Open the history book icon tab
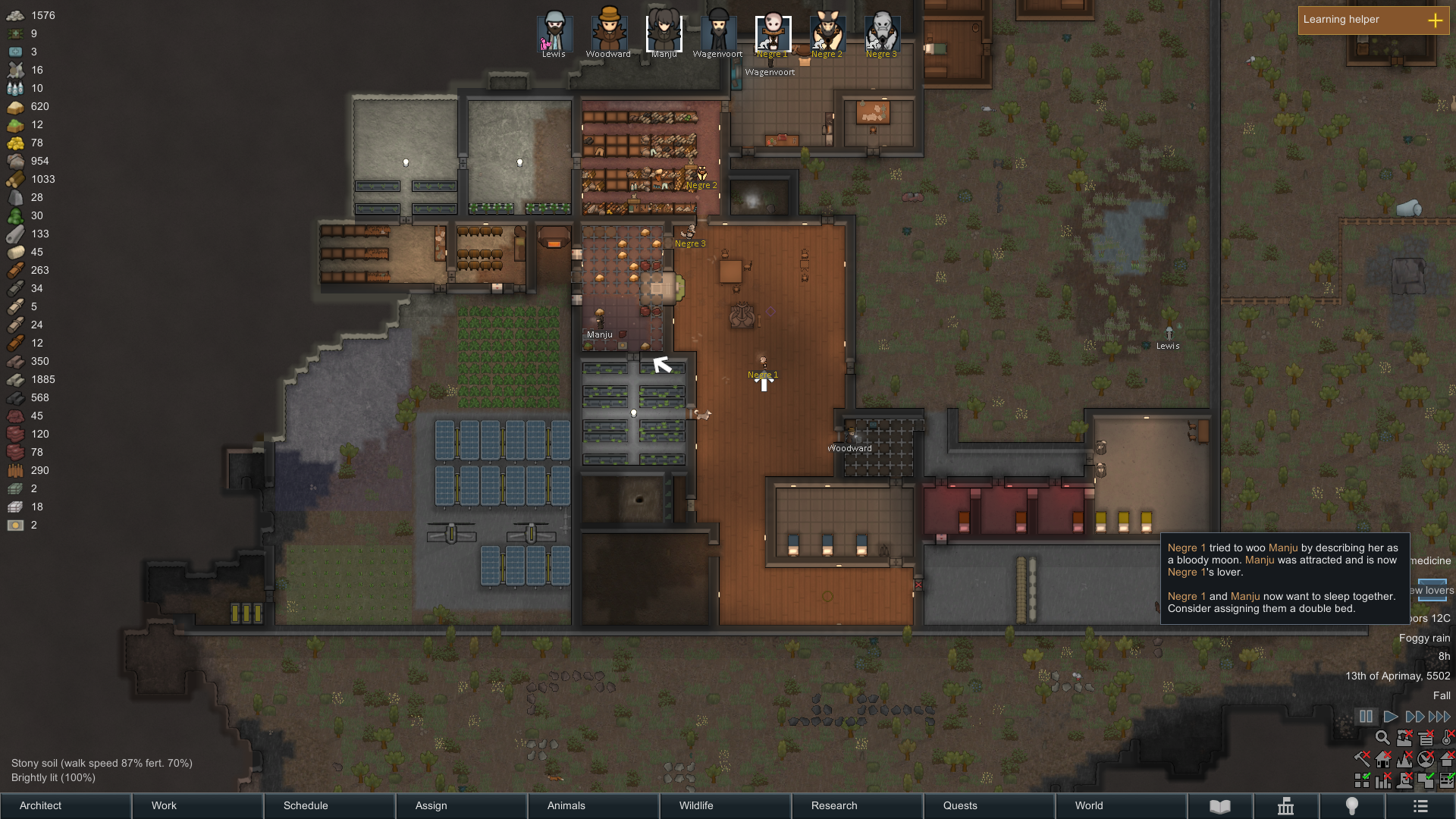The height and width of the screenshot is (819, 1456). [x=1220, y=806]
